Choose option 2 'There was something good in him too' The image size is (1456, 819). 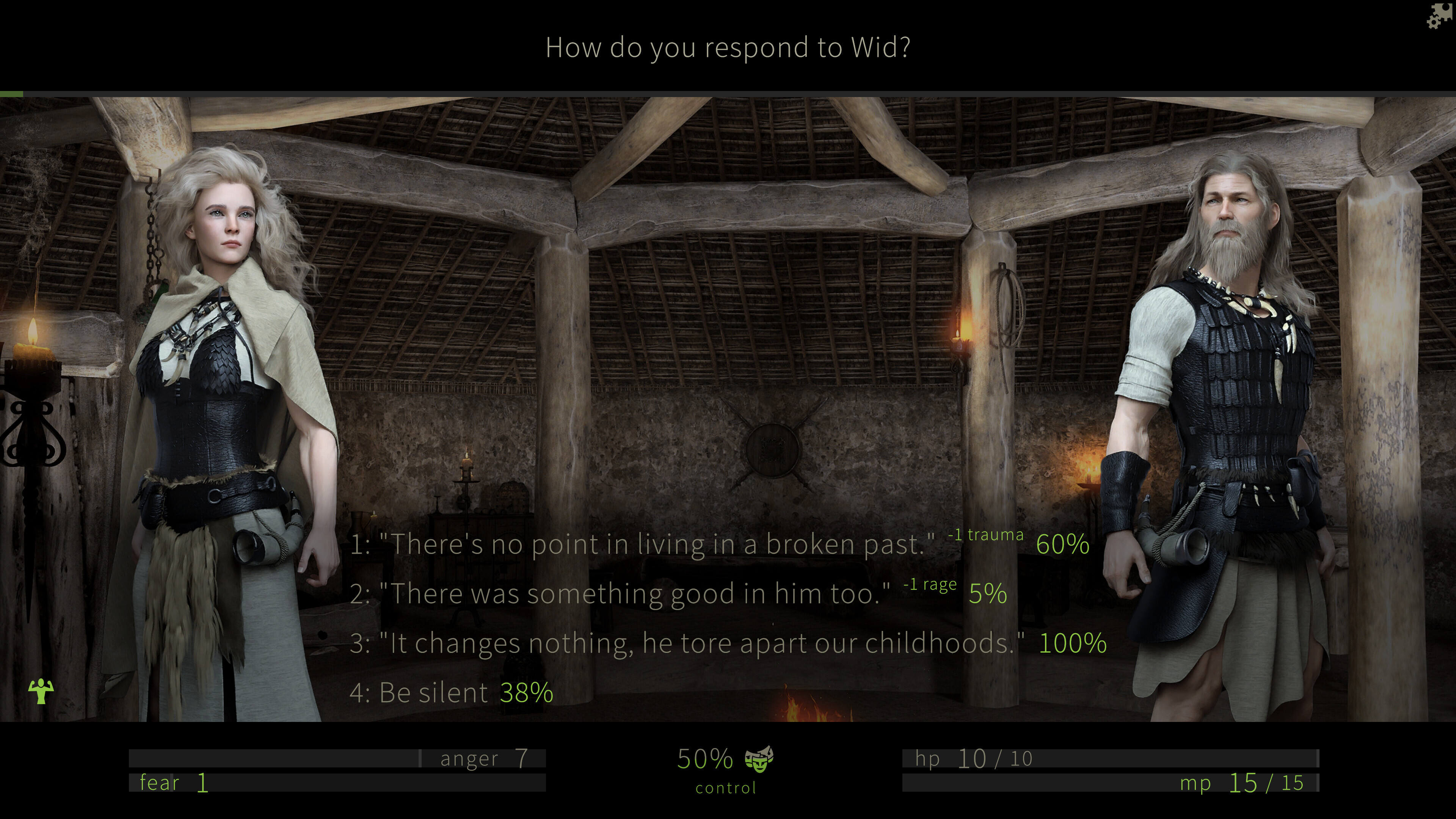(622, 594)
